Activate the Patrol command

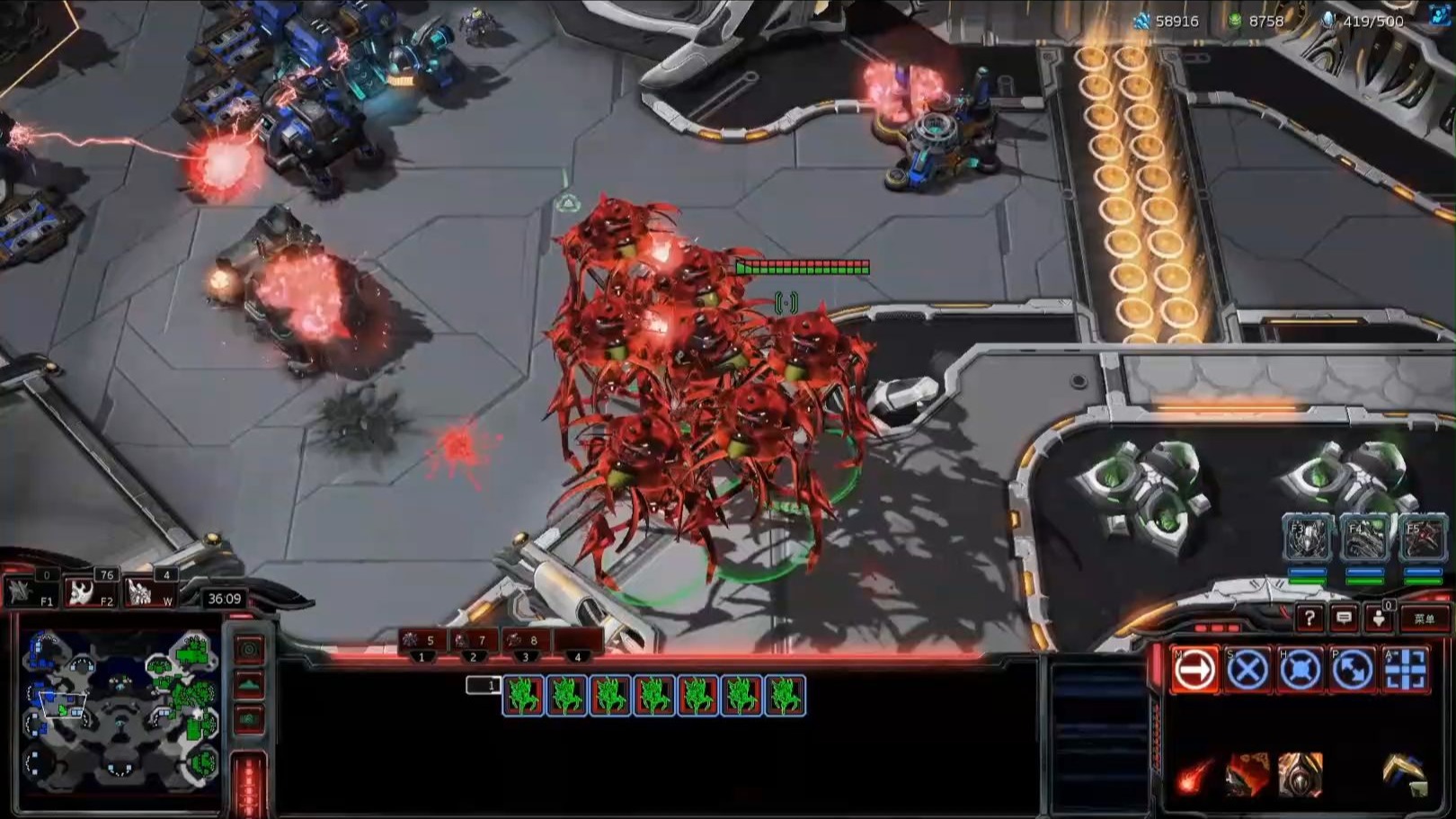(1352, 670)
